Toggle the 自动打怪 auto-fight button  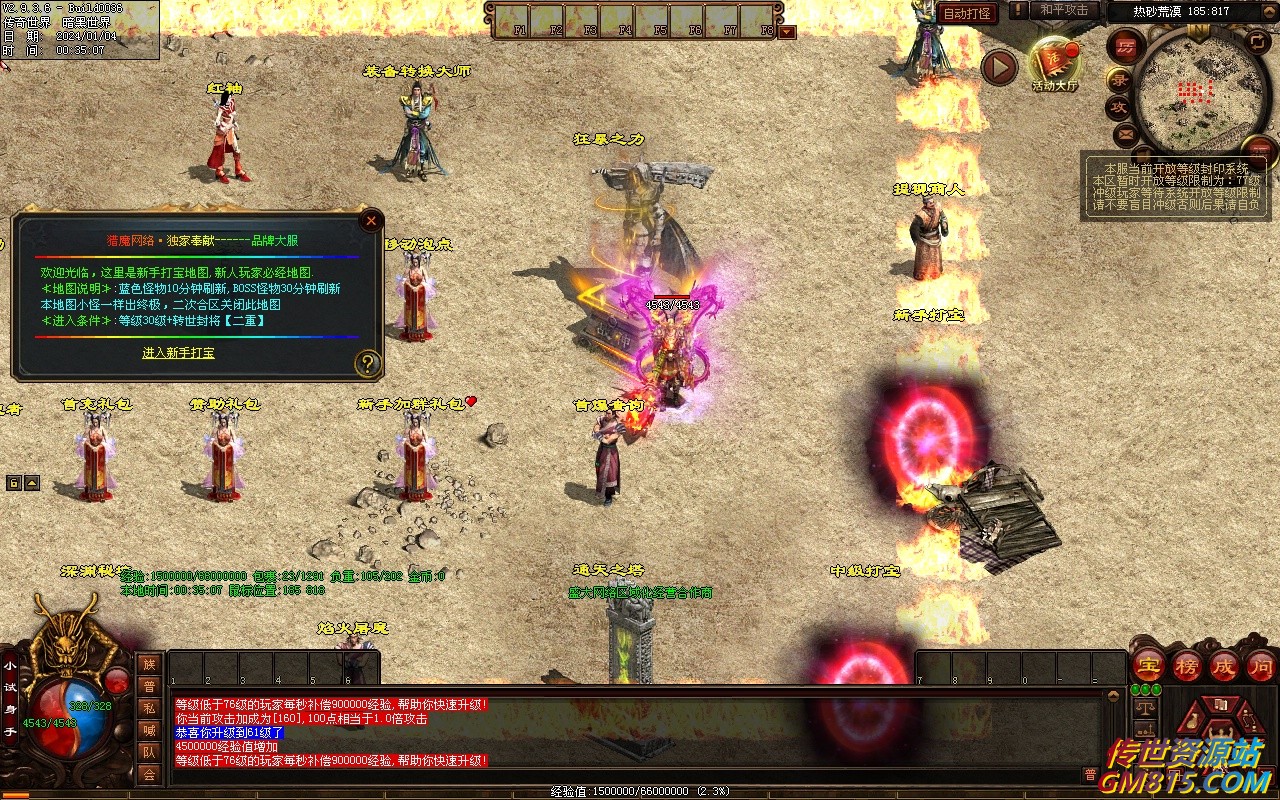(967, 13)
